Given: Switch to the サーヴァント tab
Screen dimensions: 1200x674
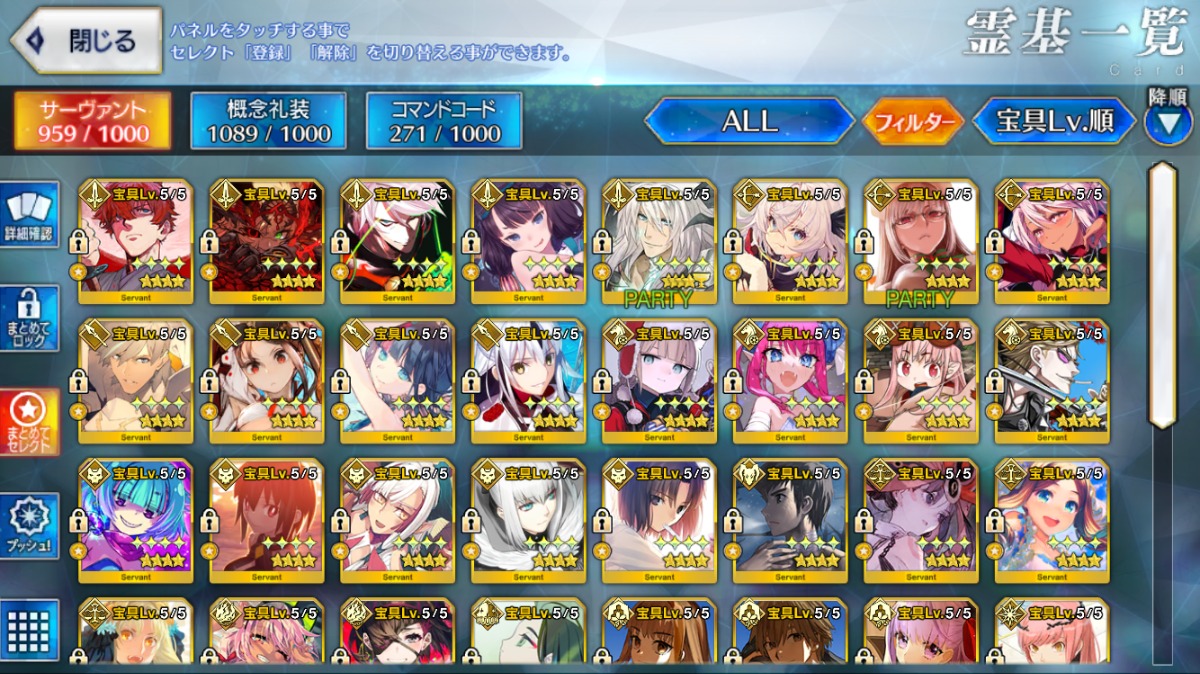Looking at the screenshot, I should tap(93, 121).
